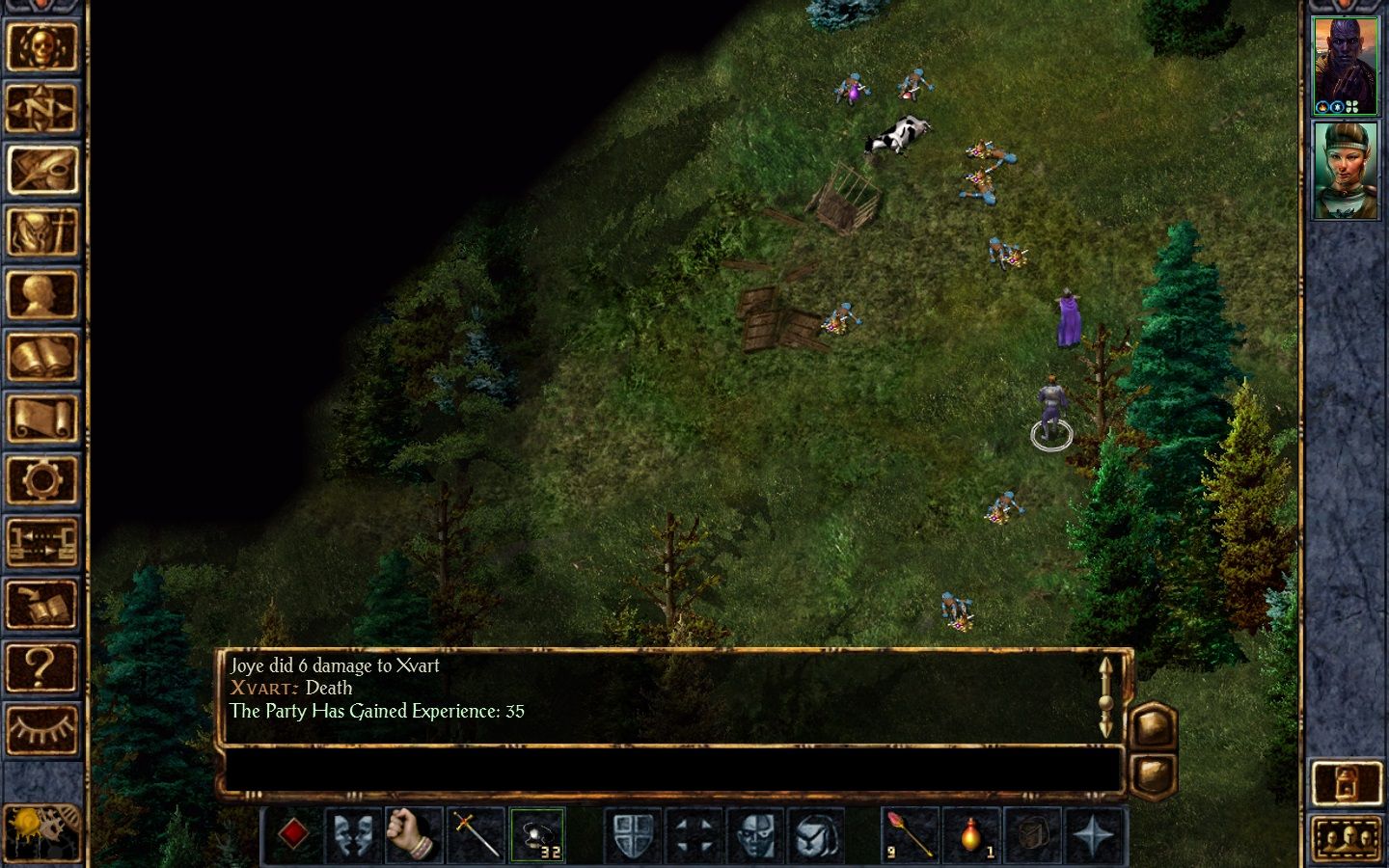Open the character record bust button
This screenshot has width=1389, height=868.
click(x=41, y=294)
